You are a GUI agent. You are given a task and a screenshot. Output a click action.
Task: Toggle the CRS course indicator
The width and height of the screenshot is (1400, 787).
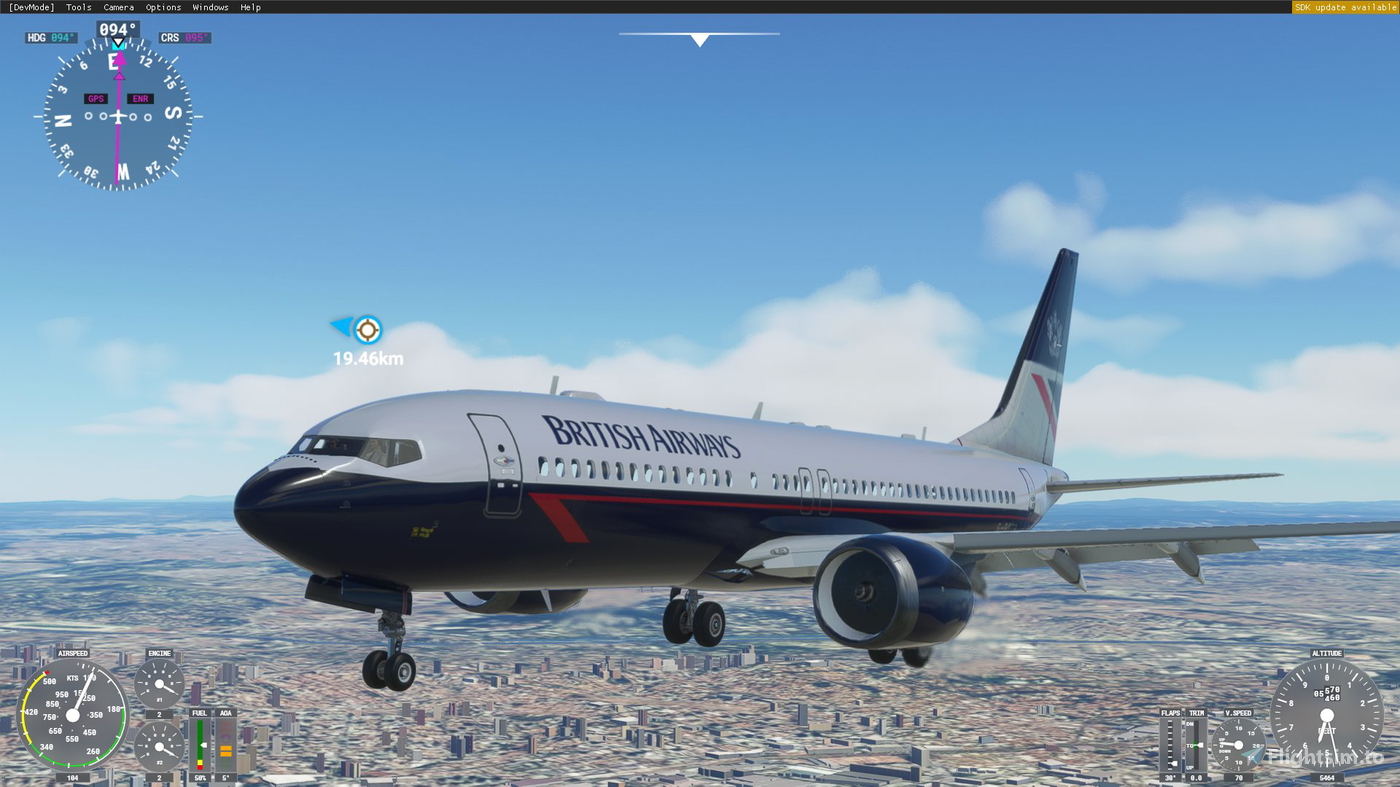click(x=184, y=36)
